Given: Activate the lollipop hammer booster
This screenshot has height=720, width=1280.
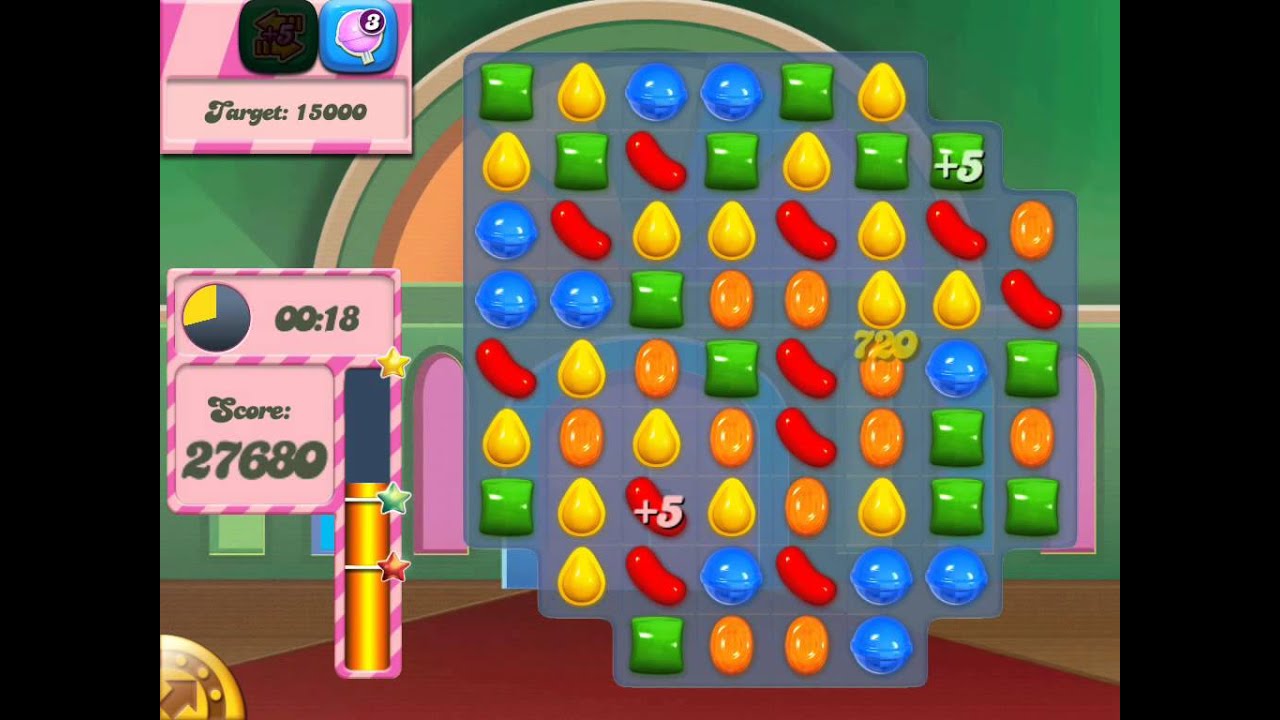Looking at the screenshot, I should point(358,38).
